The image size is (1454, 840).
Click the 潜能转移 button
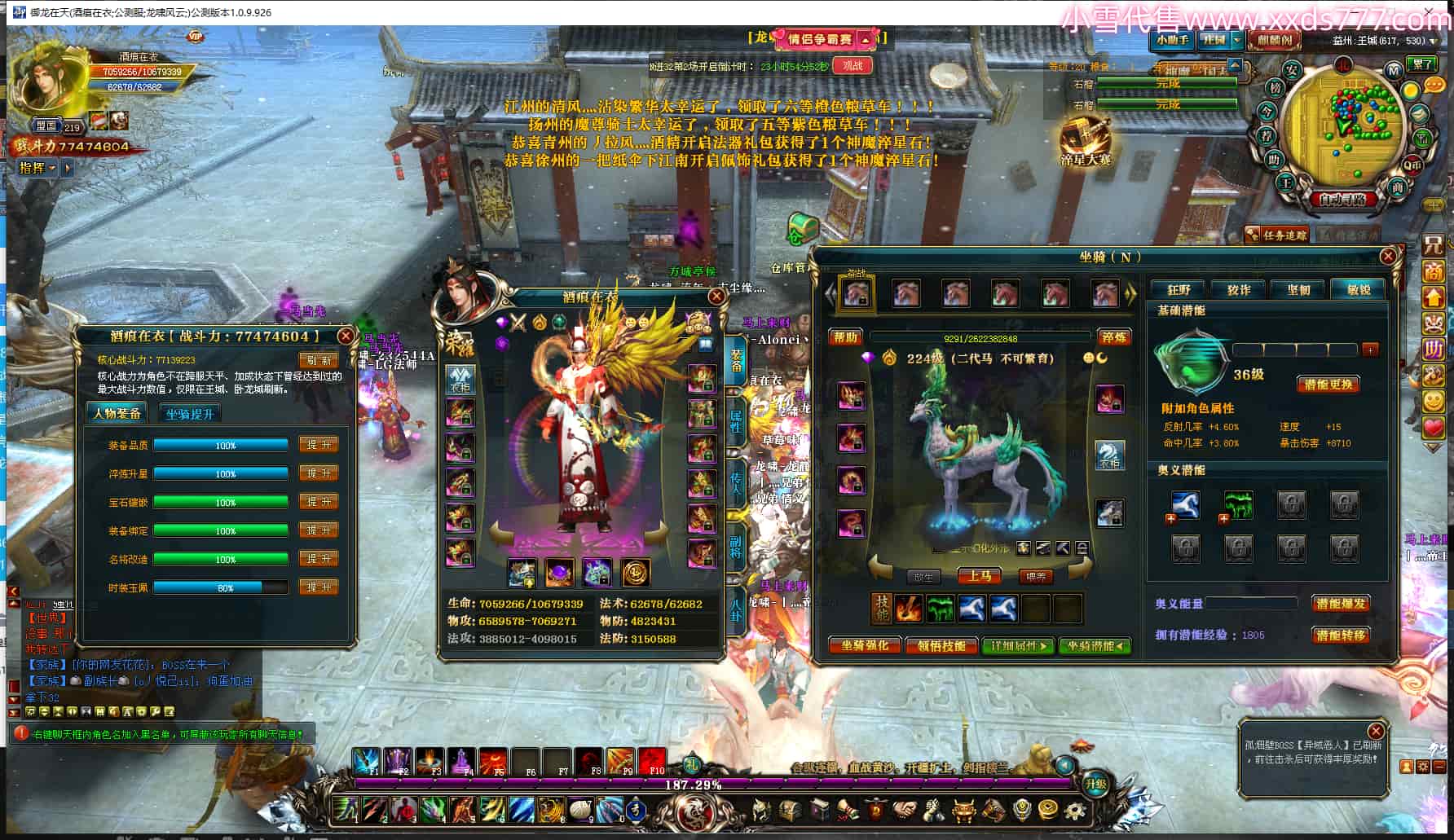pos(1341,635)
